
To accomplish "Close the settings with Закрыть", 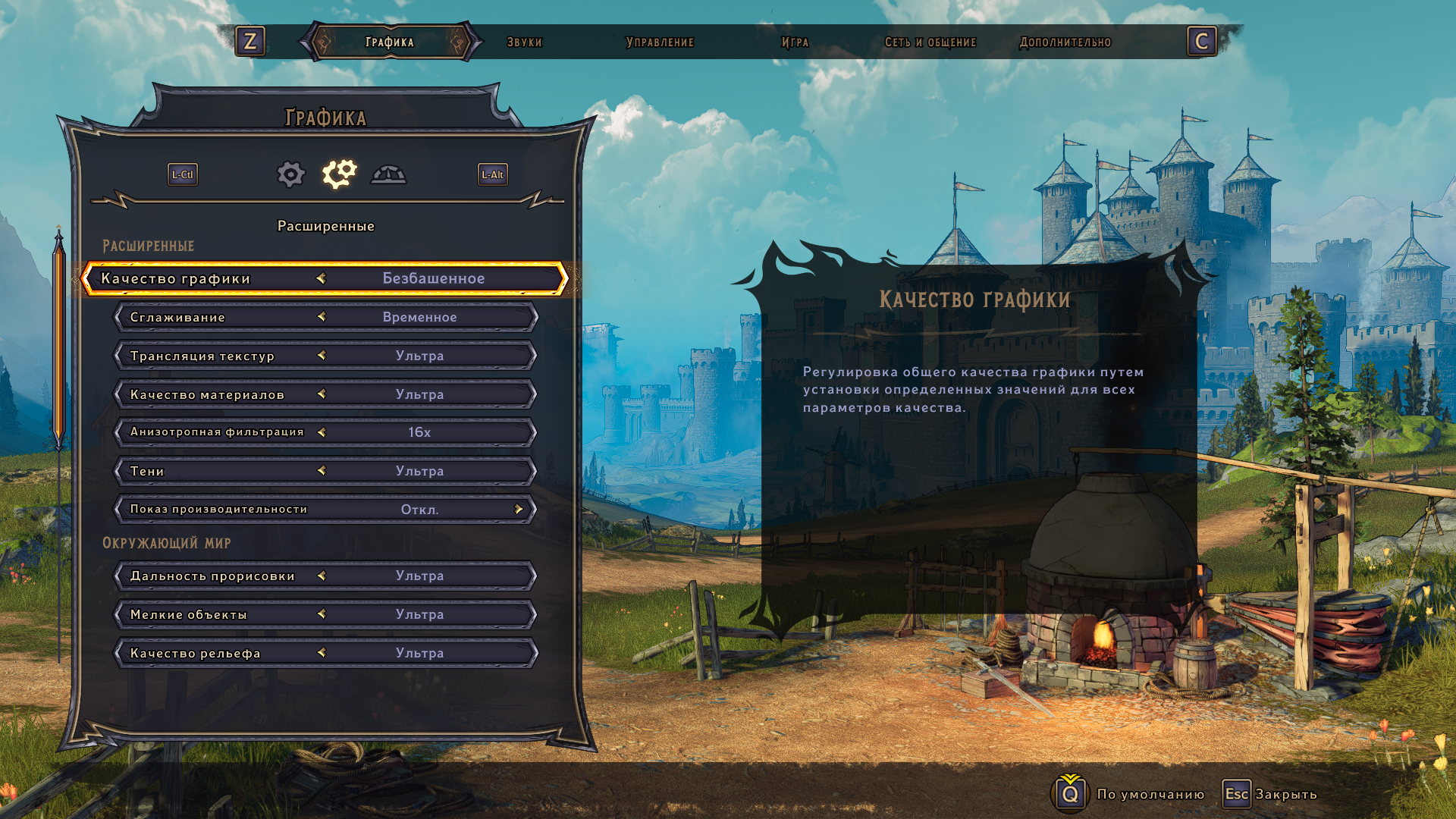I will [1270, 794].
